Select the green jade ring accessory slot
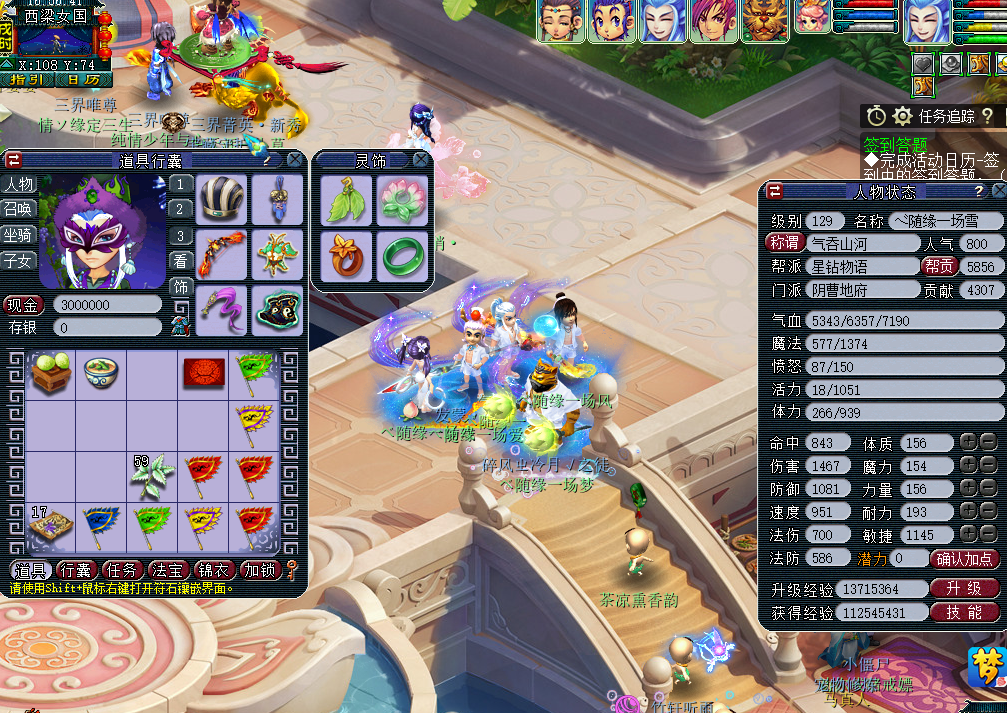Viewport: 1007px width, 713px height. tap(402, 256)
